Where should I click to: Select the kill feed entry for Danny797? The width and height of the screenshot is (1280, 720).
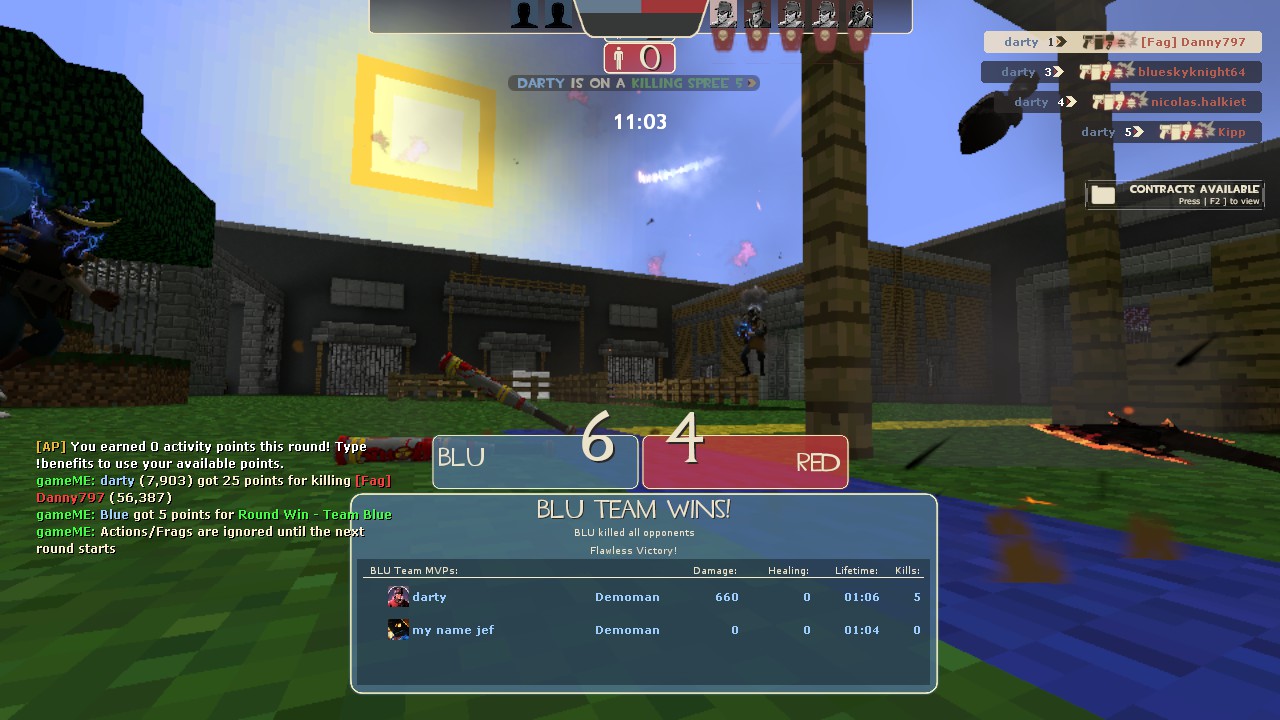1122,42
